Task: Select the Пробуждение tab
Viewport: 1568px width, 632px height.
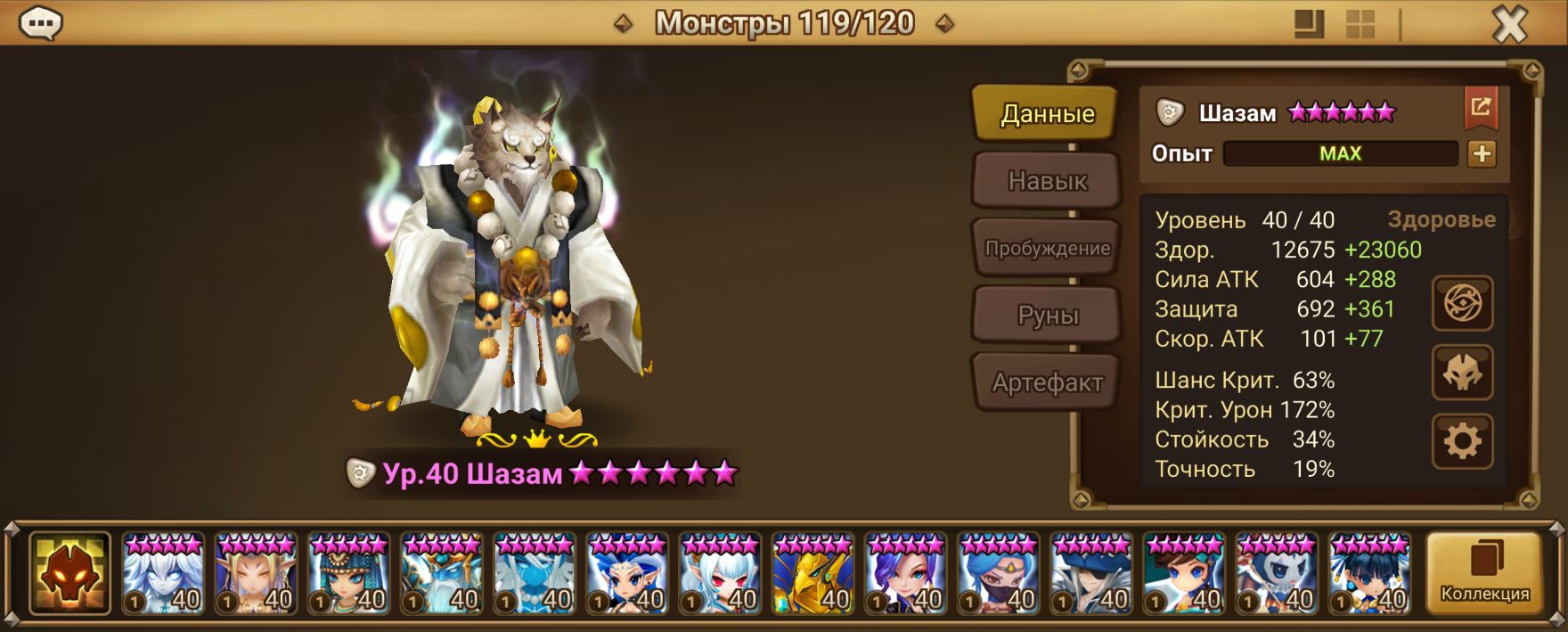Action: coord(1047,249)
